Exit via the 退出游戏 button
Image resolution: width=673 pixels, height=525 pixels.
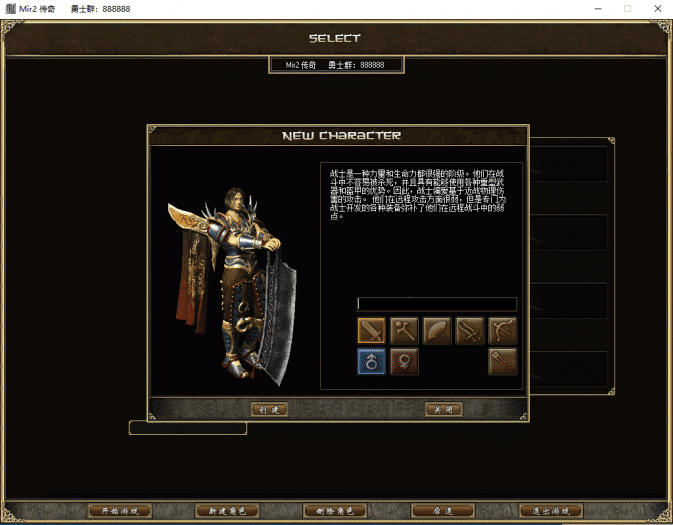(x=549, y=510)
